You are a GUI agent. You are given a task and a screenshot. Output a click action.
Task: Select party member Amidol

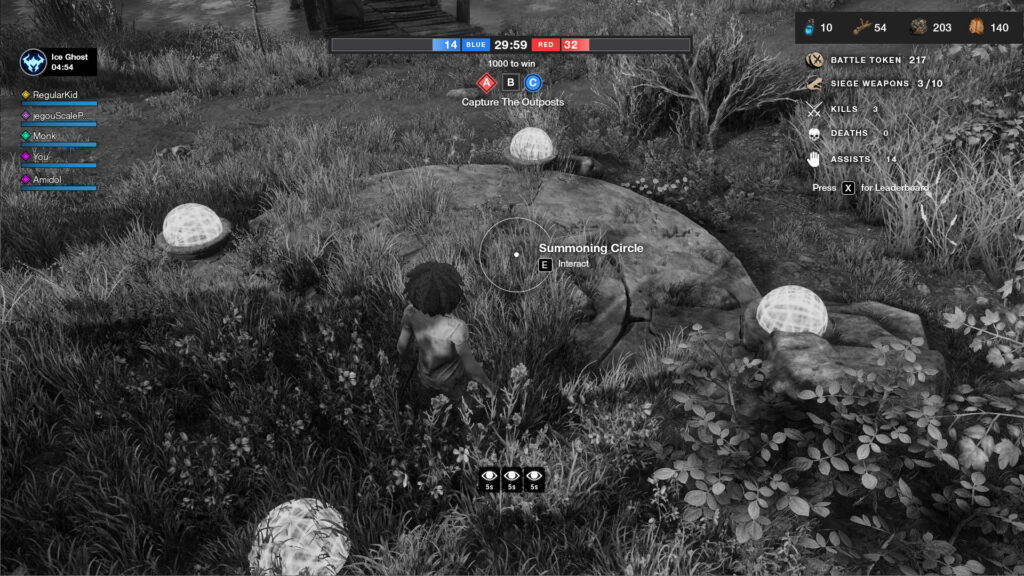pos(47,179)
